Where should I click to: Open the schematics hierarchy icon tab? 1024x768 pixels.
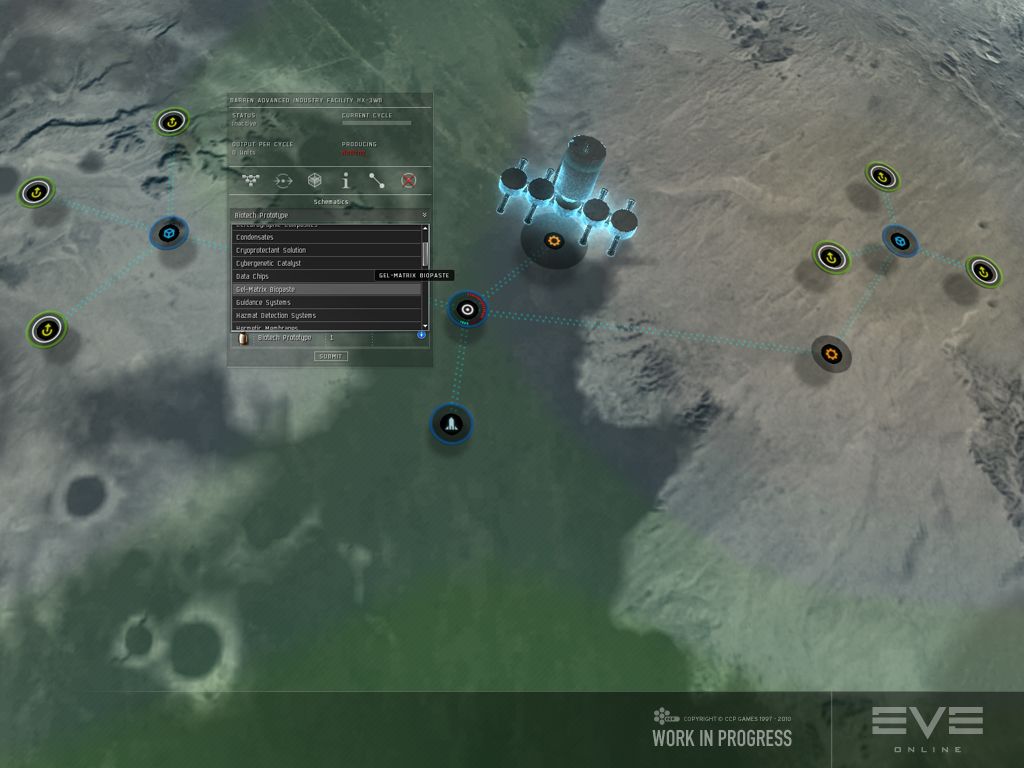[x=251, y=181]
